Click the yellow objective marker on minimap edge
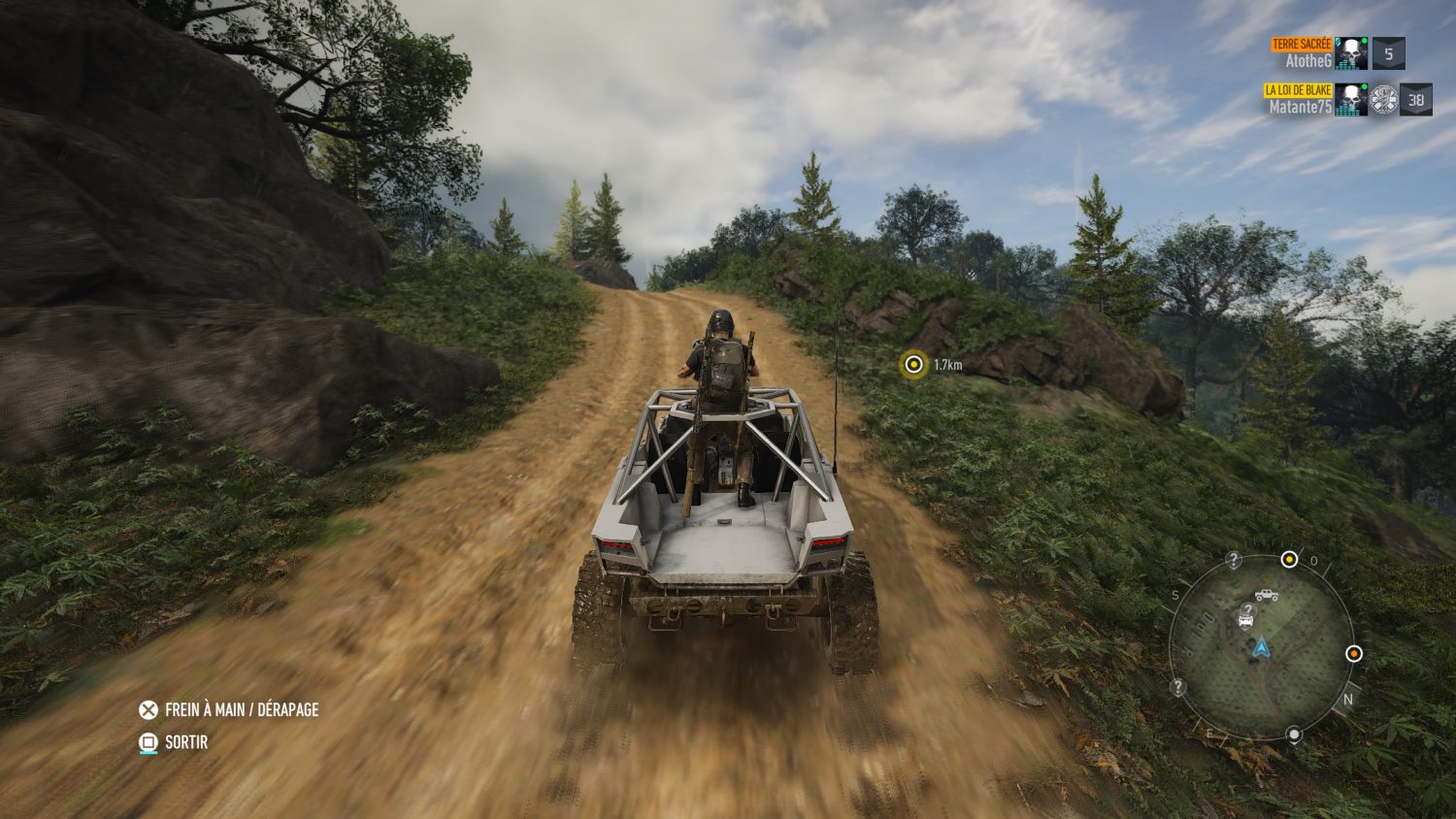The height and width of the screenshot is (819, 1456). [x=1289, y=559]
